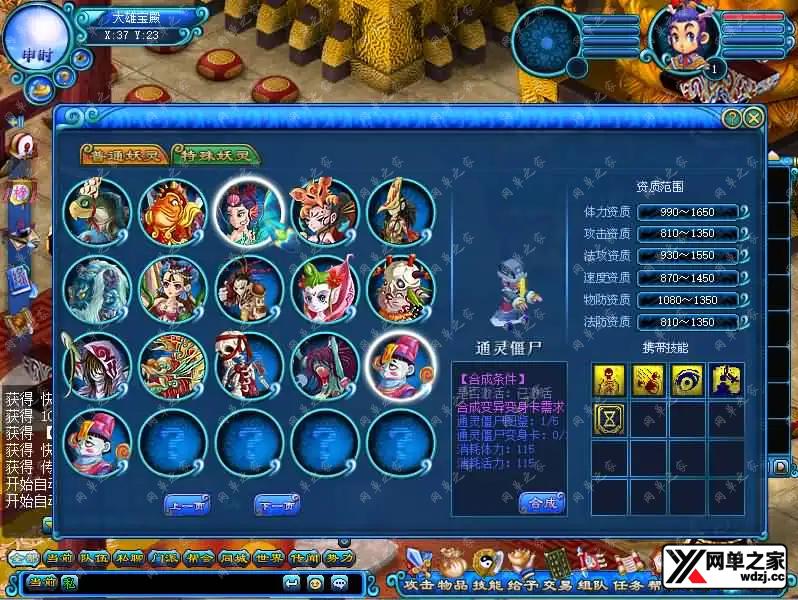The height and width of the screenshot is (600, 798).
Task: Close the spirit collection window
Action: click(754, 118)
